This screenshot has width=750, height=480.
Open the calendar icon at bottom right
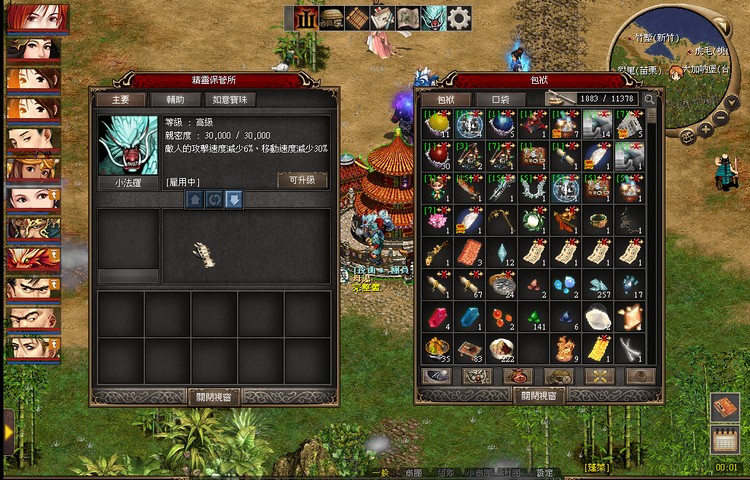point(725,439)
